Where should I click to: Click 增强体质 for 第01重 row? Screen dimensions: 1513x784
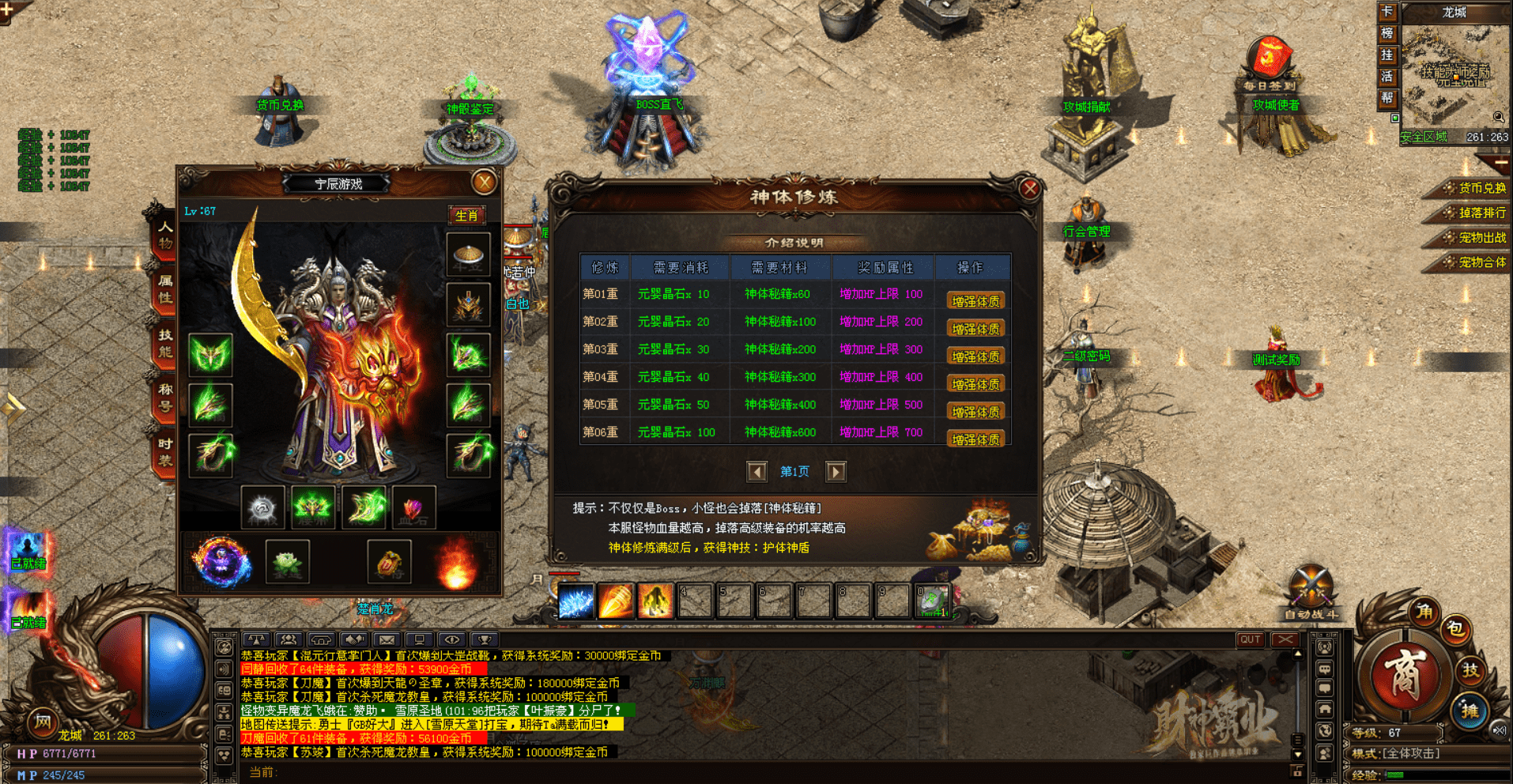(975, 301)
